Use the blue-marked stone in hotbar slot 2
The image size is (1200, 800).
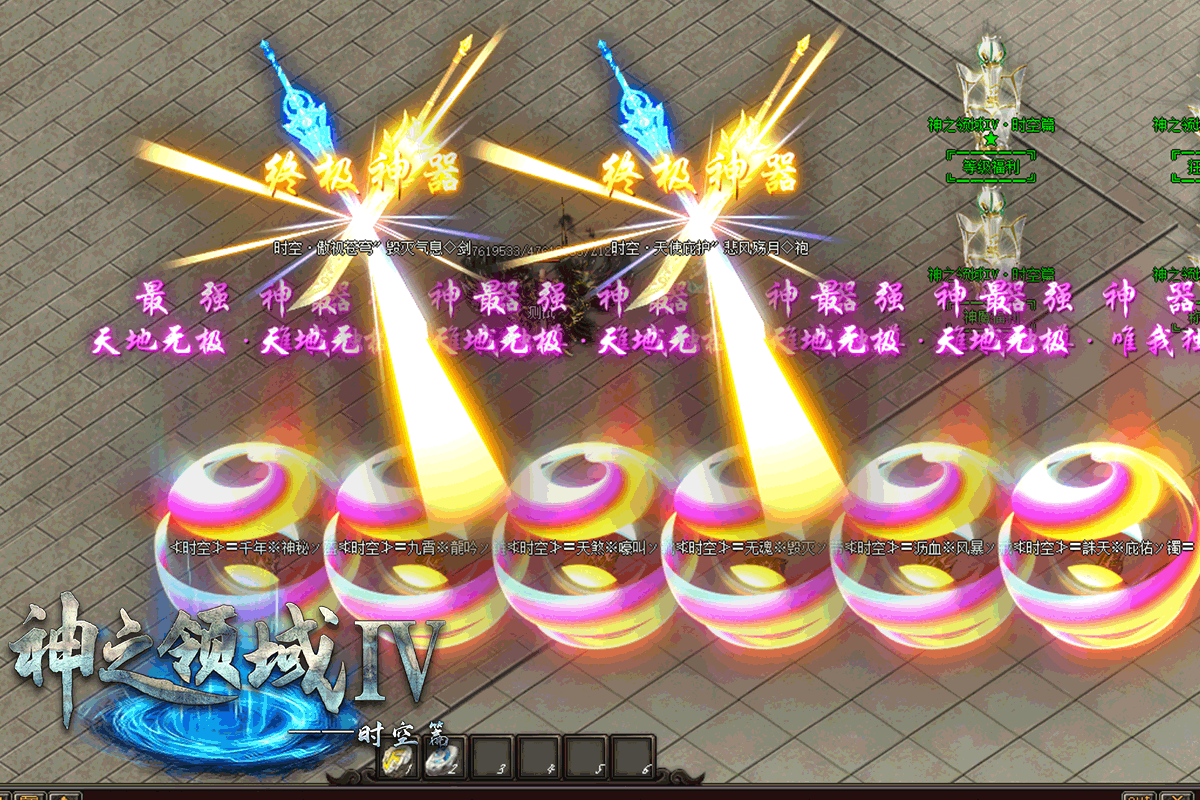point(440,760)
